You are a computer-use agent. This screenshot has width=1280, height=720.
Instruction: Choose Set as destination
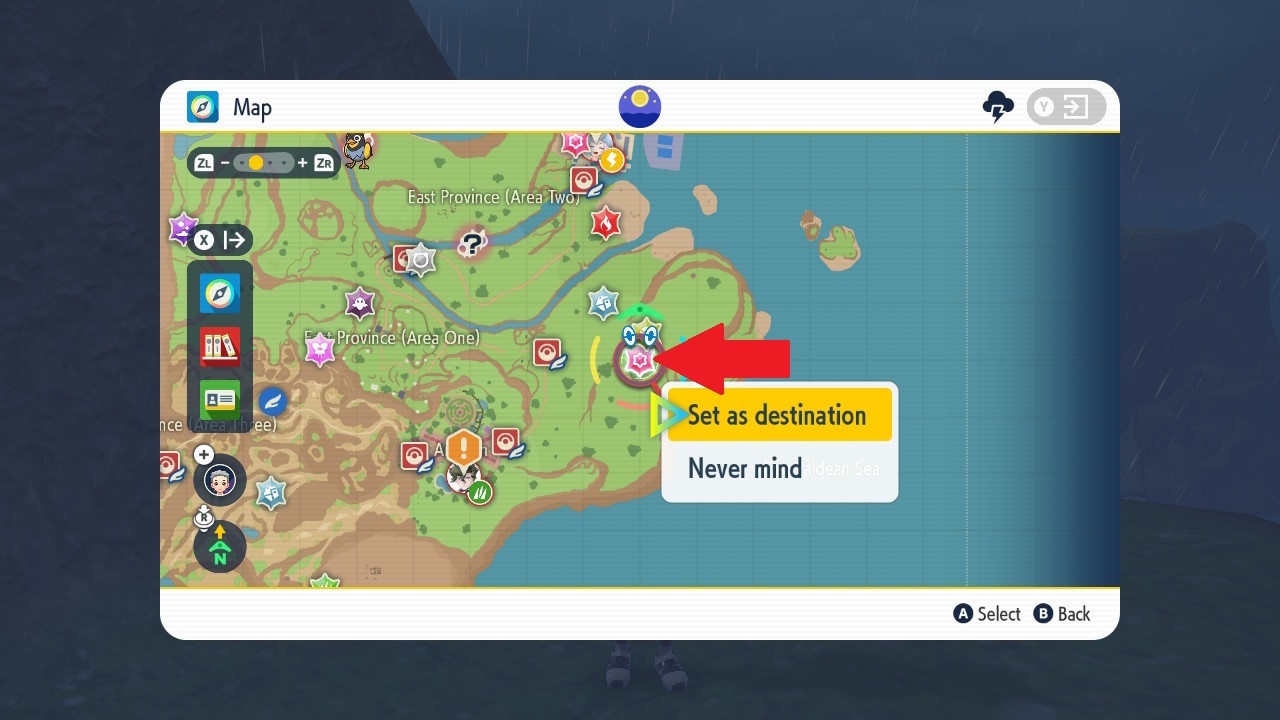click(x=780, y=415)
